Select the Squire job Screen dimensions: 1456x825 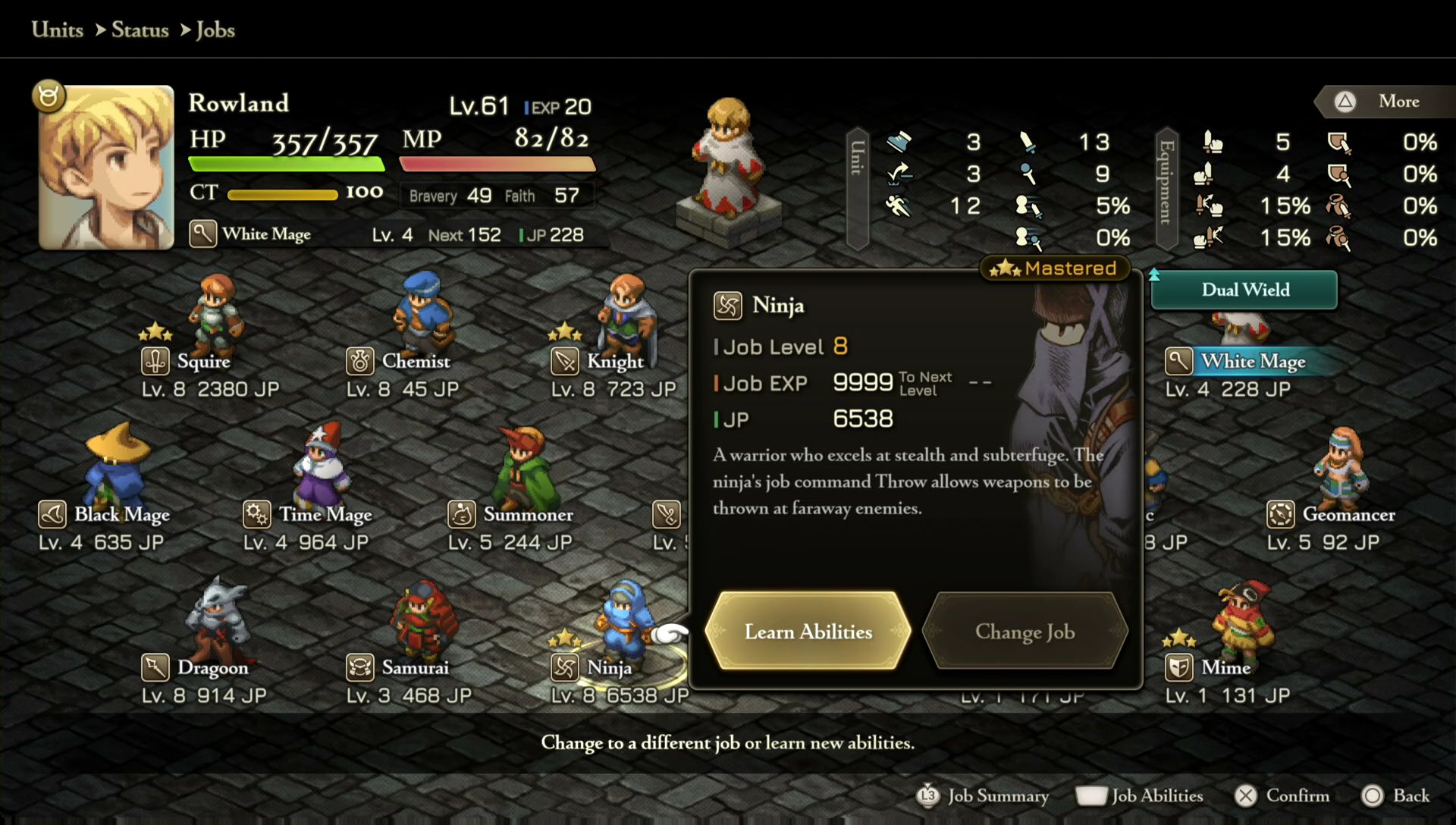click(x=204, y=361)
